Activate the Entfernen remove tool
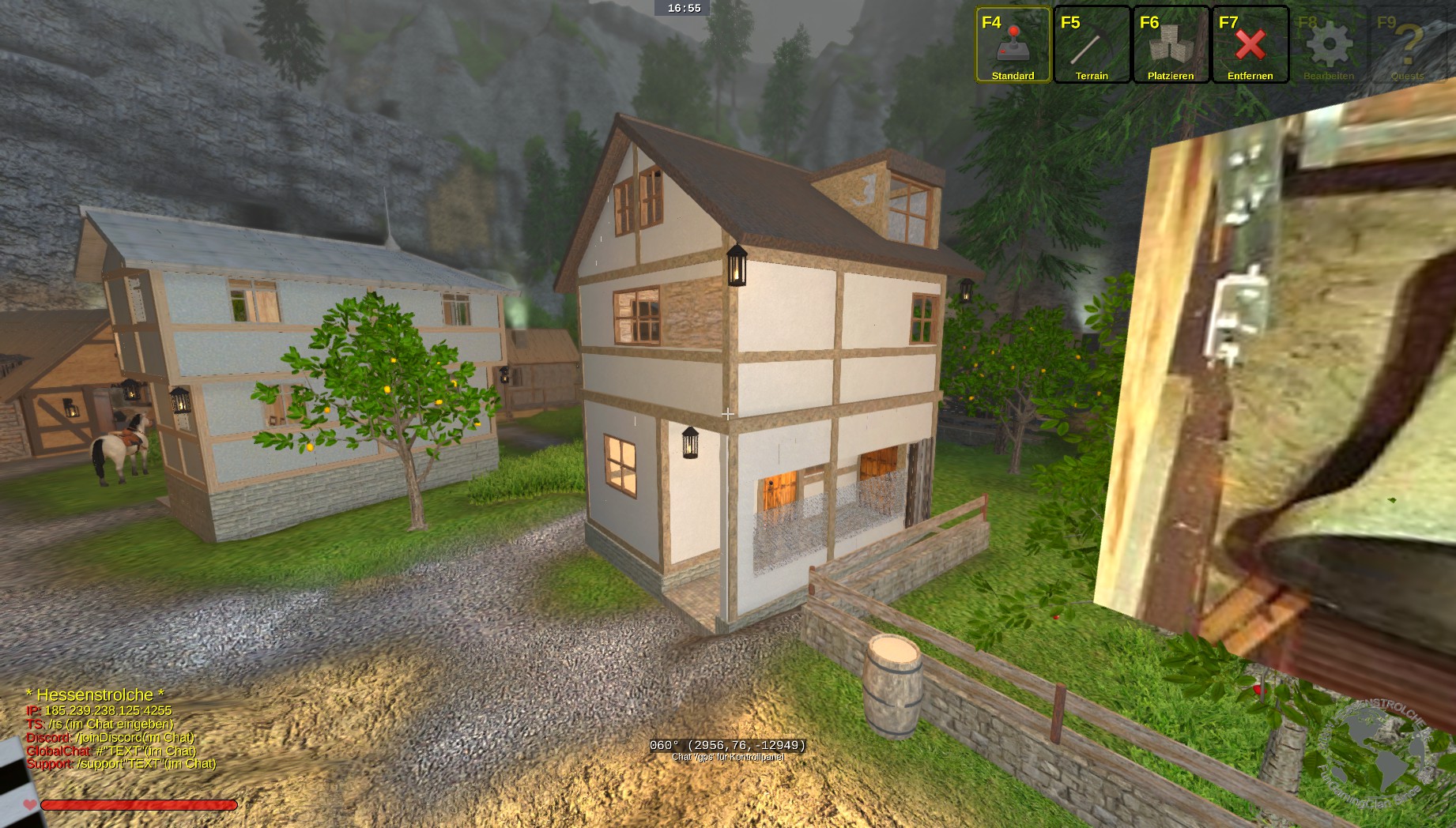The height and width of the screenshot is (828, 1456). (x=1250, y=45)
